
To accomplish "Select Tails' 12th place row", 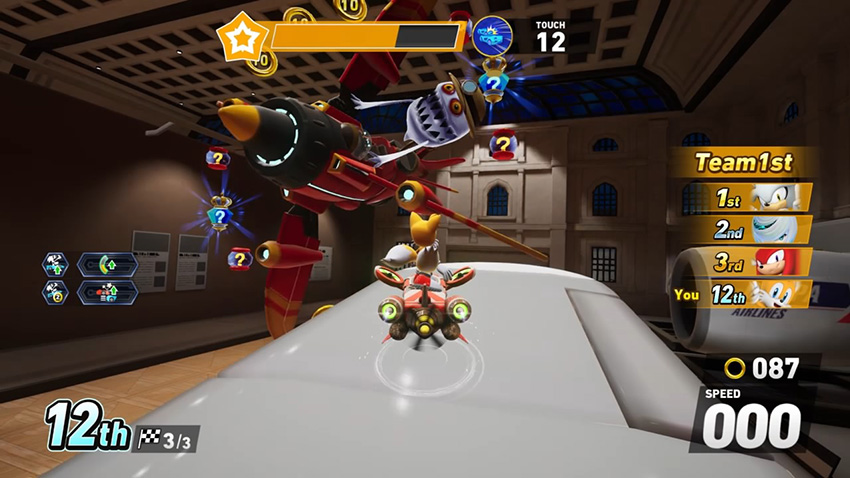I will tap(750, 295).
